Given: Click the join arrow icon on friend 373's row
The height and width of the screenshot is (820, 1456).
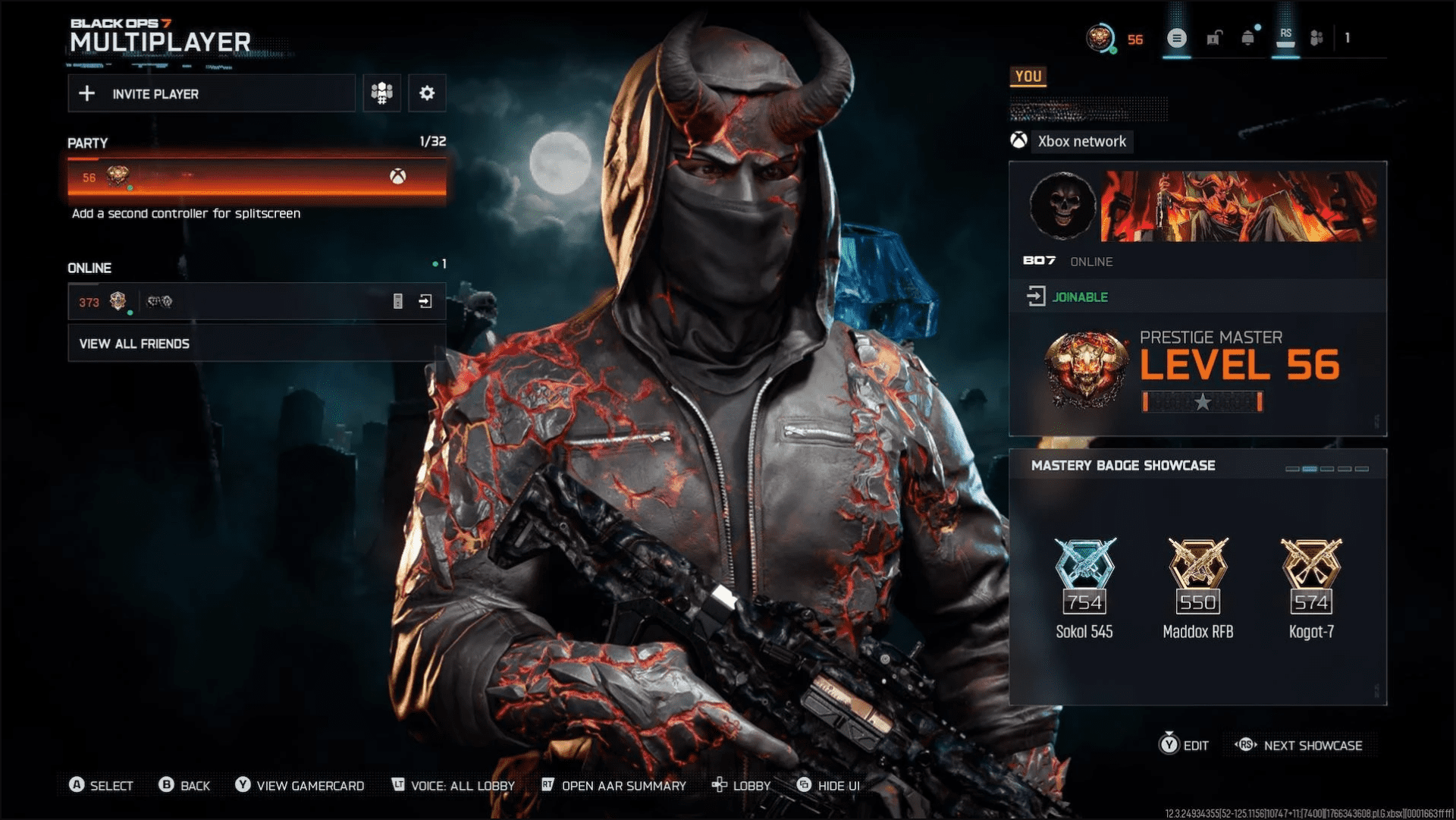Looking at the screenshot, I should pos(425,301).
